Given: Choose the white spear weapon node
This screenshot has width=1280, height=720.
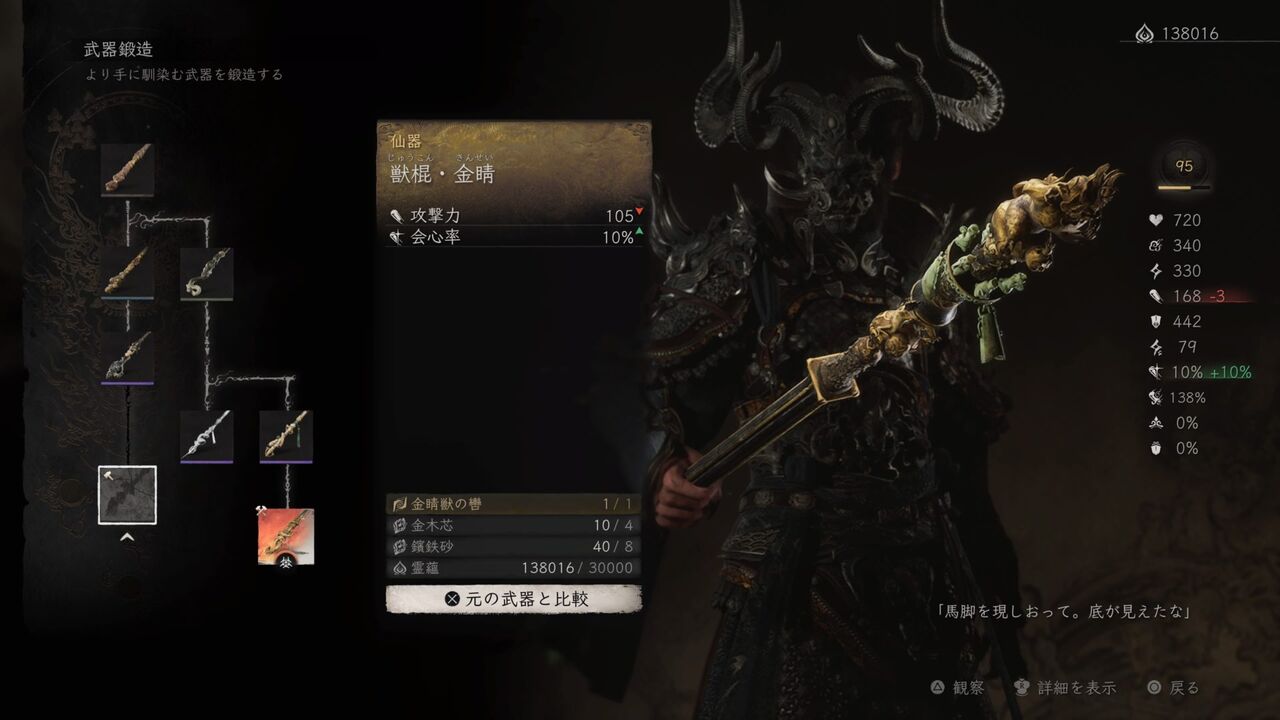Looking at the screenshot, I should (206, 436).
